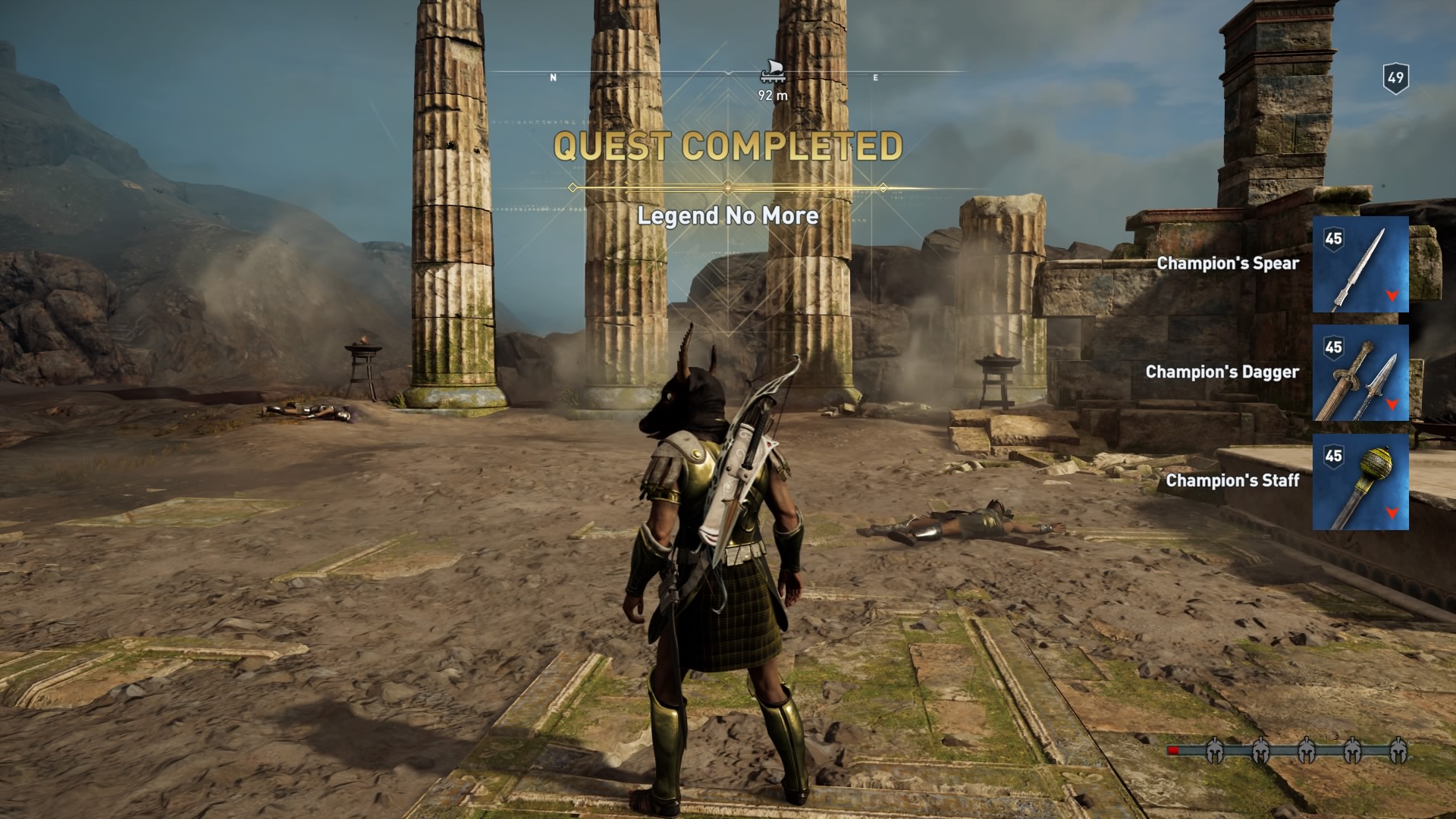Click the level 49 shield badge

click(x=1395, y=77)
